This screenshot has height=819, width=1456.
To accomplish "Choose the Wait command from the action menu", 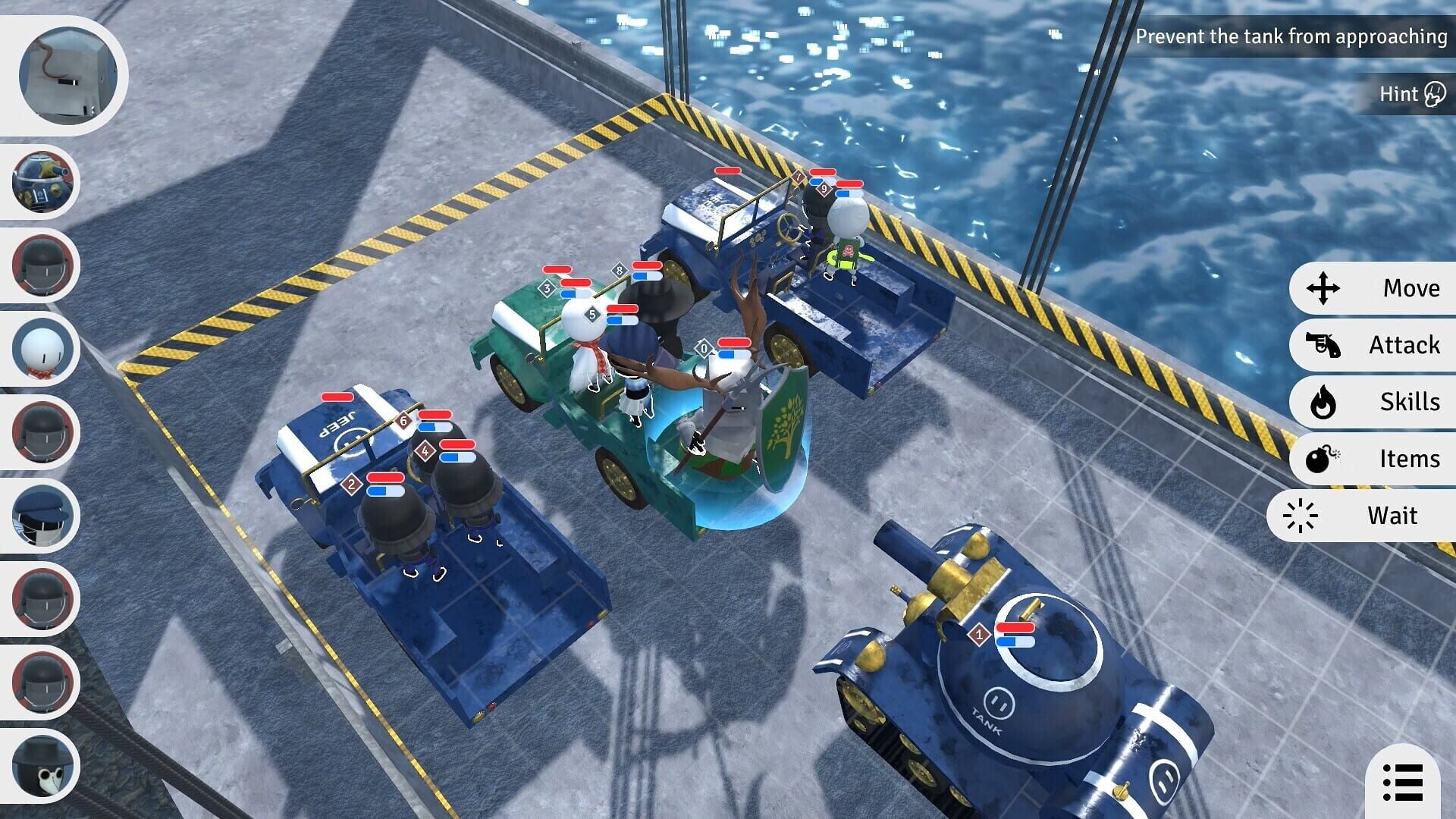I will coord(1373,516).
